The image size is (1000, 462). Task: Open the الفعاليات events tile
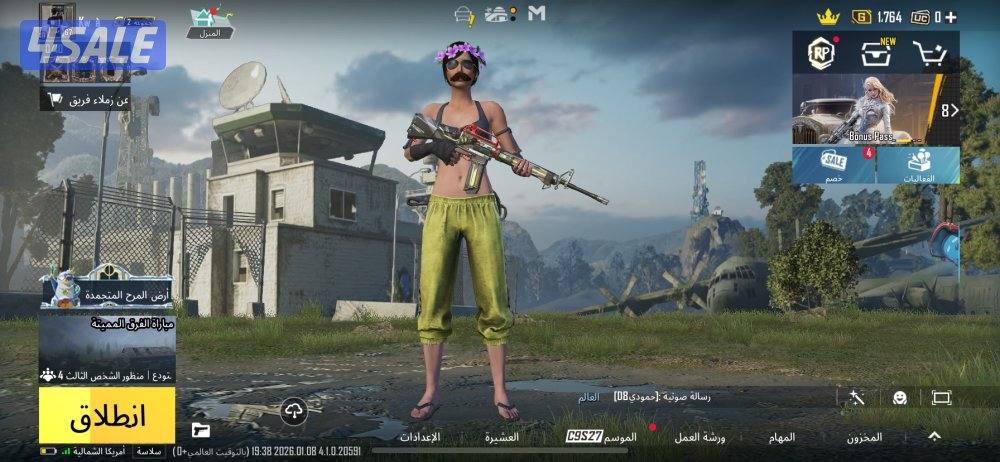click(x=919, y=165)
